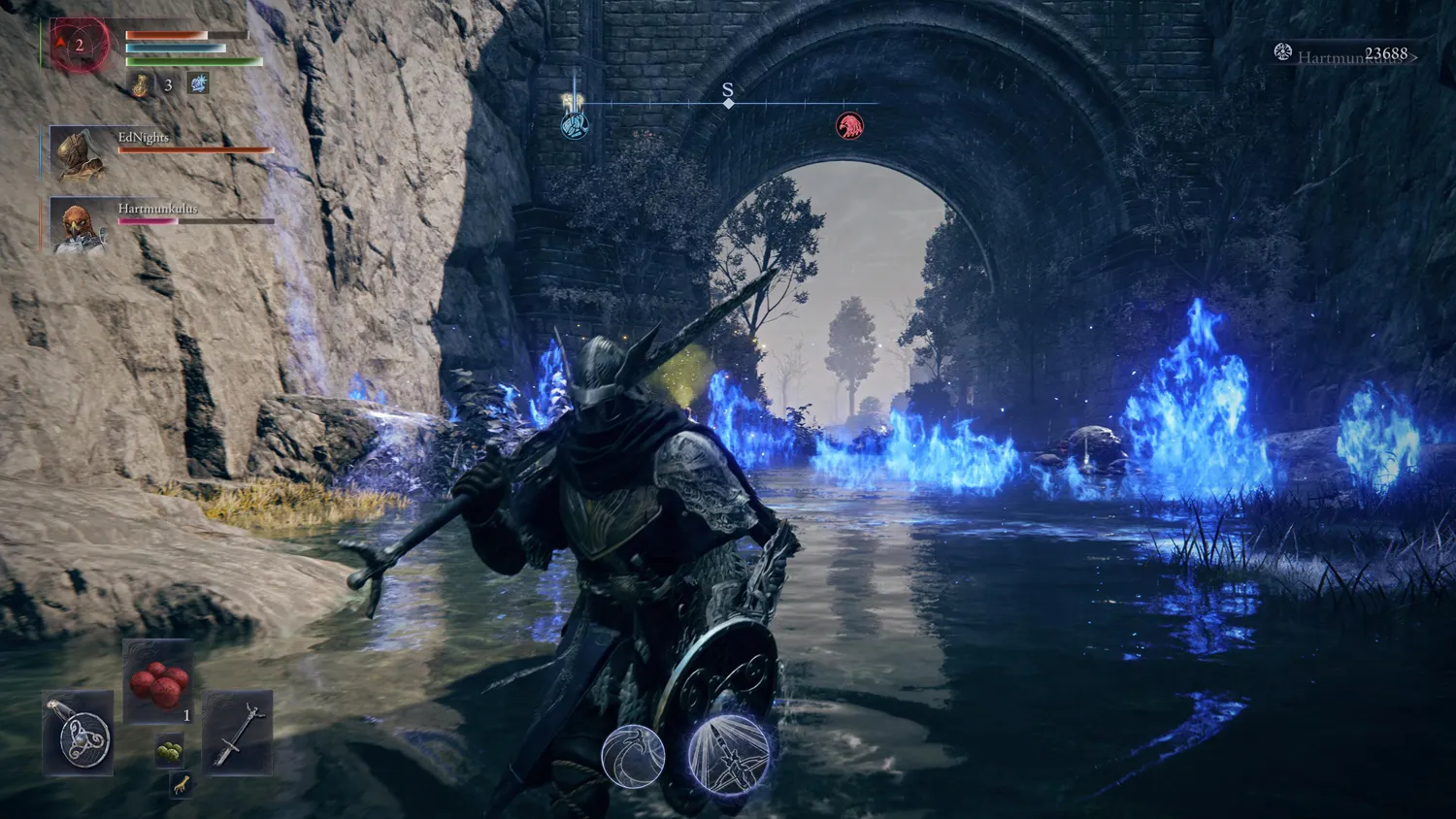
Task: Use the red berries item slot
Action: tap(158, 681)
